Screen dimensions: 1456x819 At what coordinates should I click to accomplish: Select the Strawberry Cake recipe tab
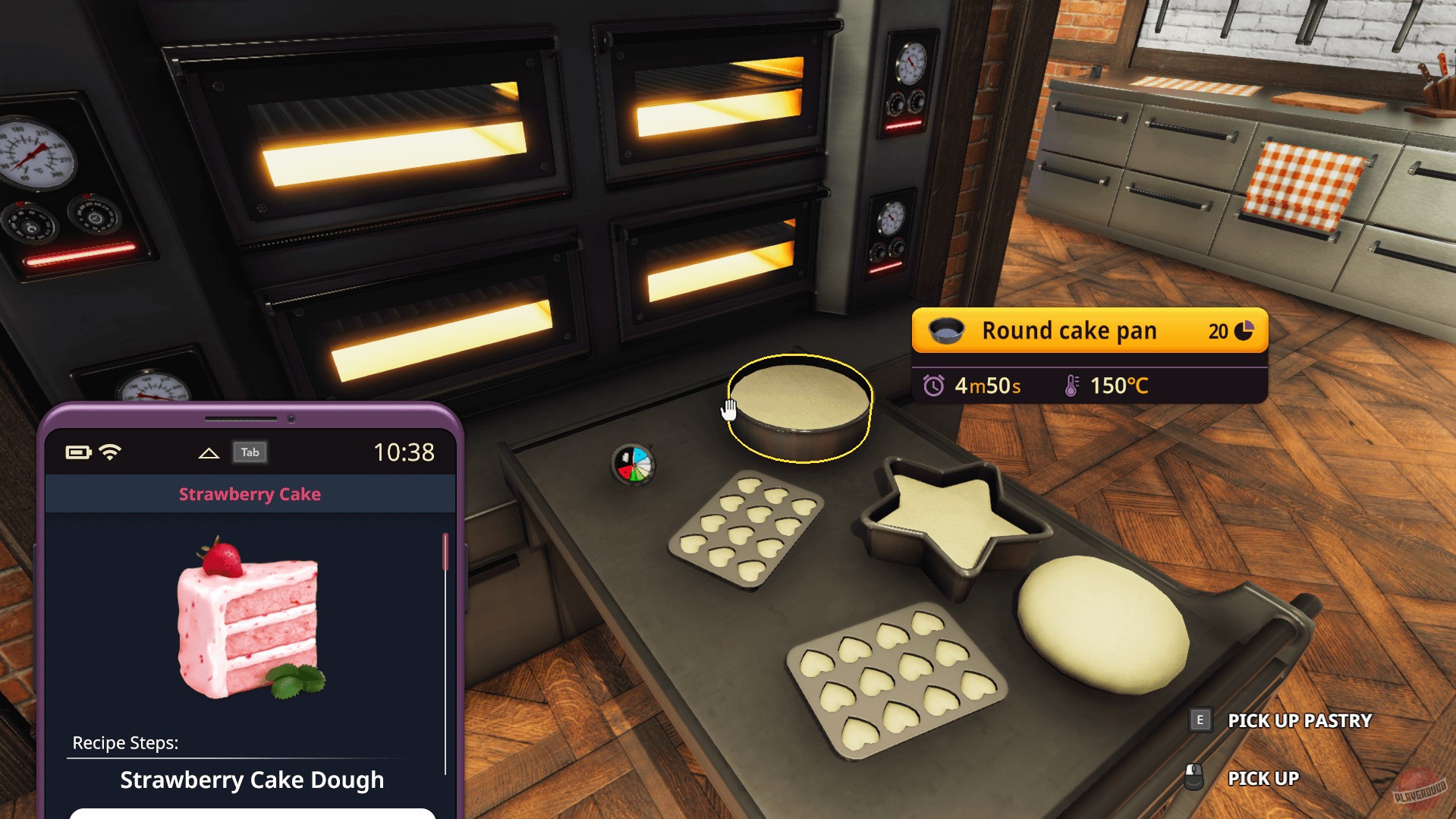[249, 493]
